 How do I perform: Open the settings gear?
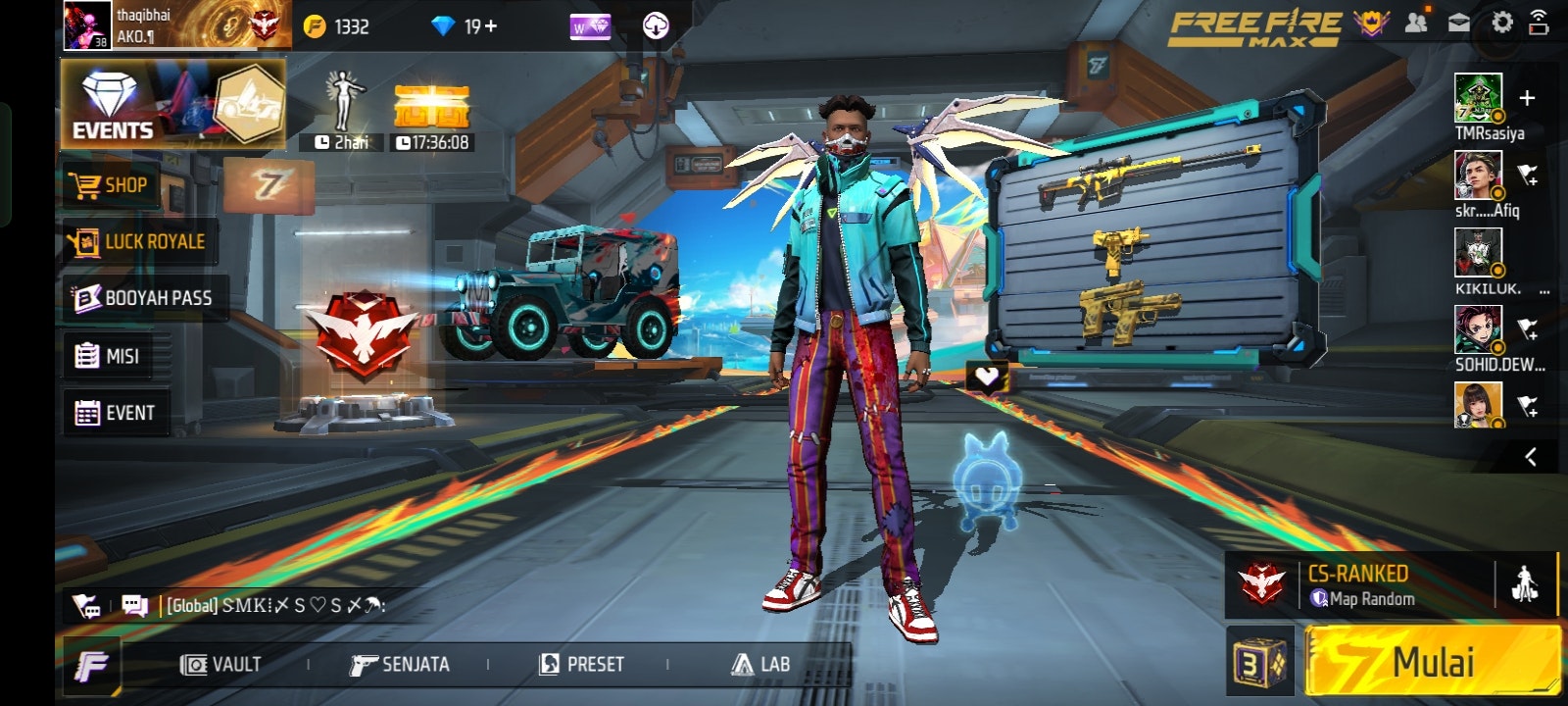[x=1501, y=23]
